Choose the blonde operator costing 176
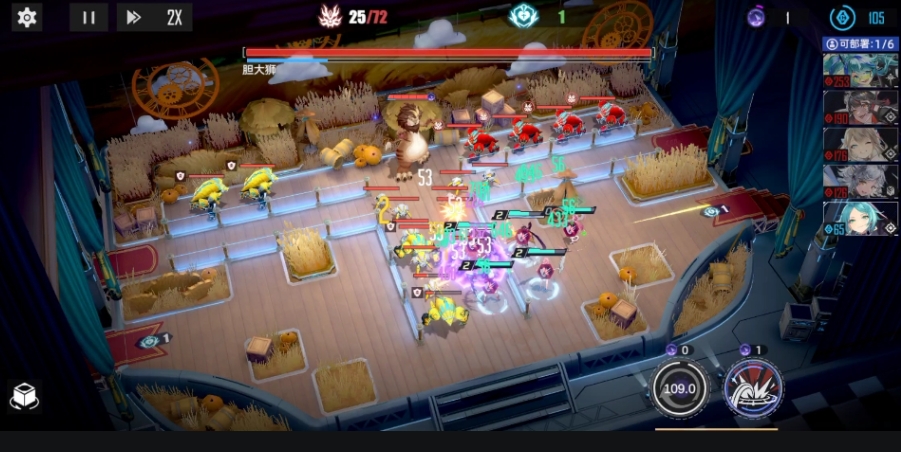 [x=860, y=145]
